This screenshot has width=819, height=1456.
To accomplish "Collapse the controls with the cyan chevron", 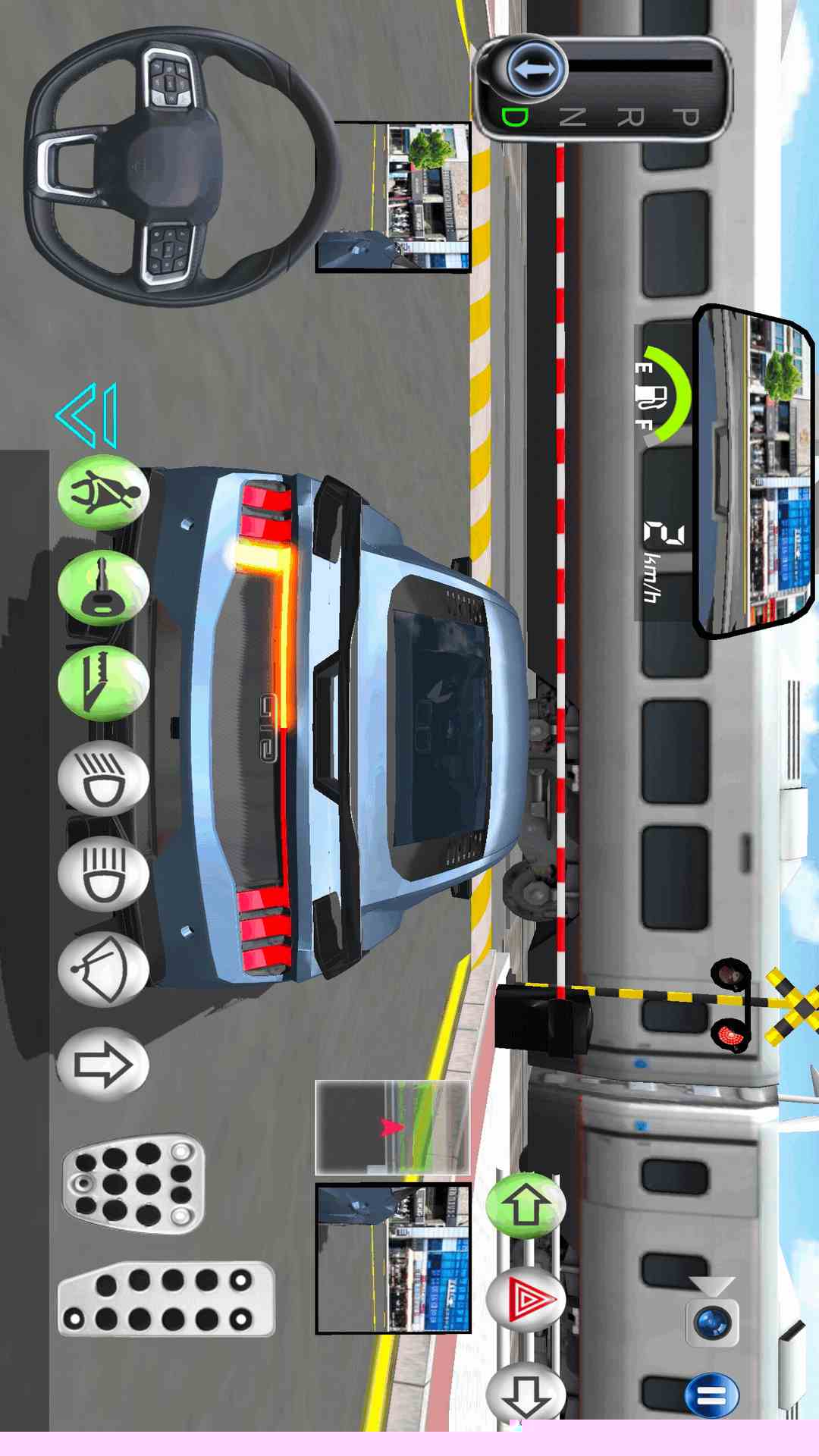I will tap(88, 416).
